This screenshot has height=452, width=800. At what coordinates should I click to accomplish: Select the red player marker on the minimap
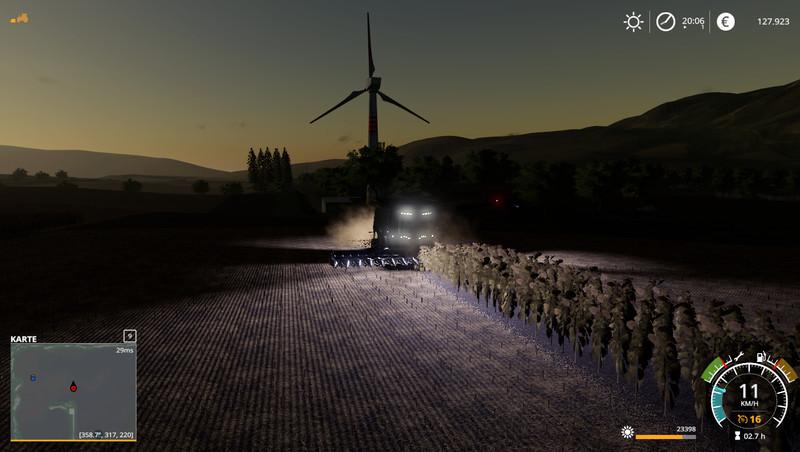point(73,386)
